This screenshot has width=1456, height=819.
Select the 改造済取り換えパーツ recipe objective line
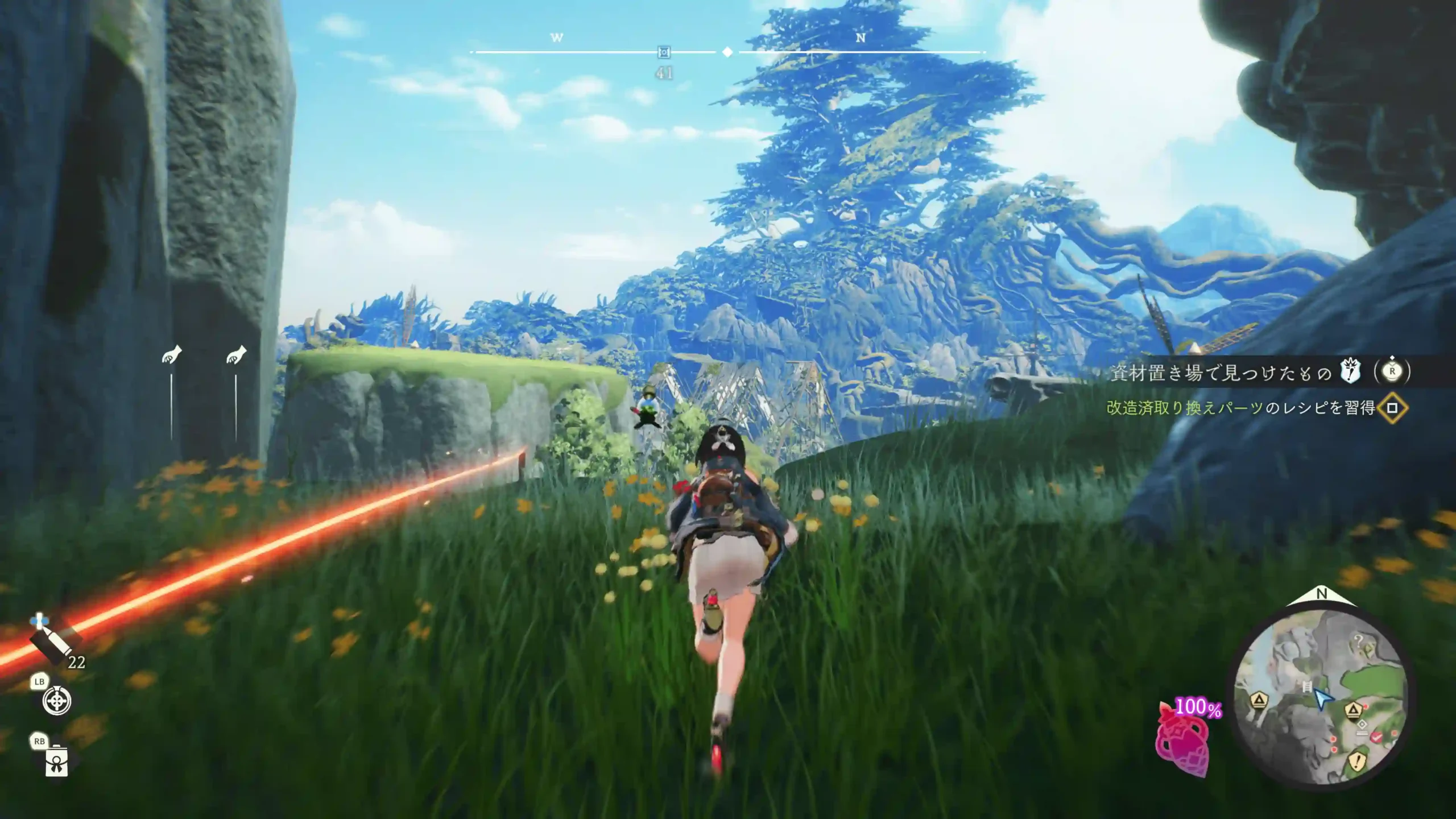click(1240, 408)
